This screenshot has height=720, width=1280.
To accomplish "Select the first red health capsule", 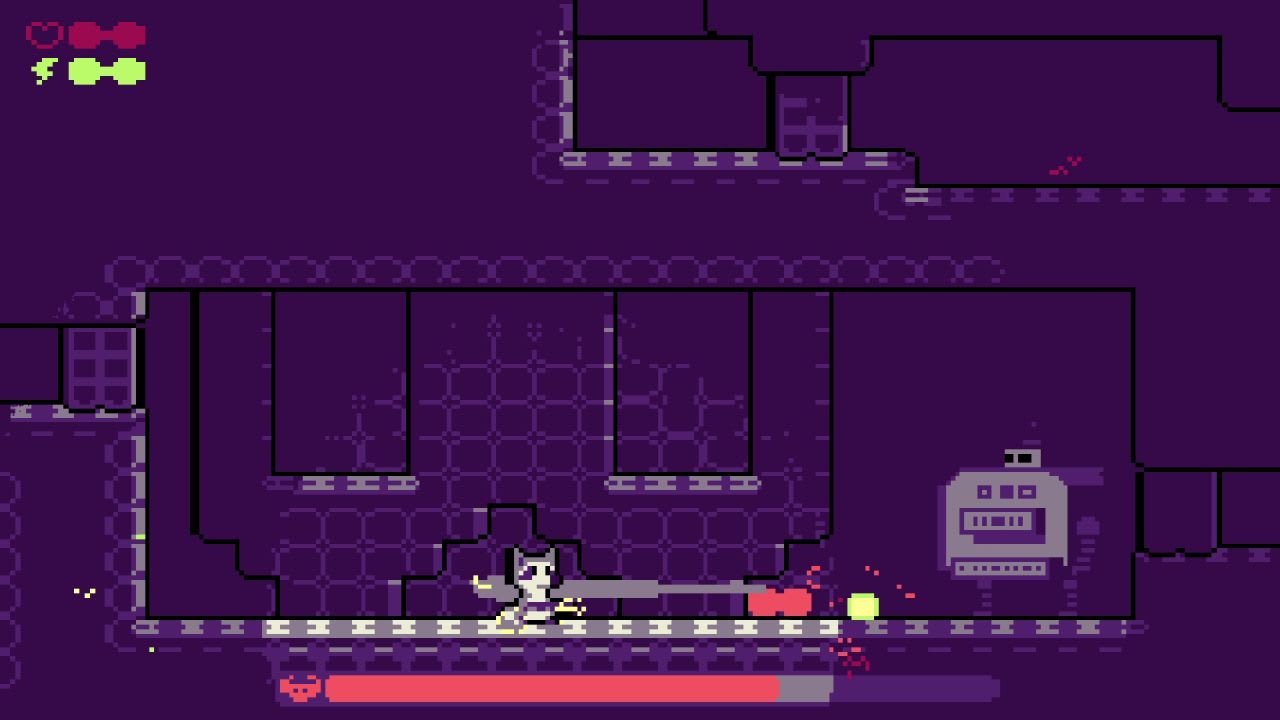I will pos(85,33).
